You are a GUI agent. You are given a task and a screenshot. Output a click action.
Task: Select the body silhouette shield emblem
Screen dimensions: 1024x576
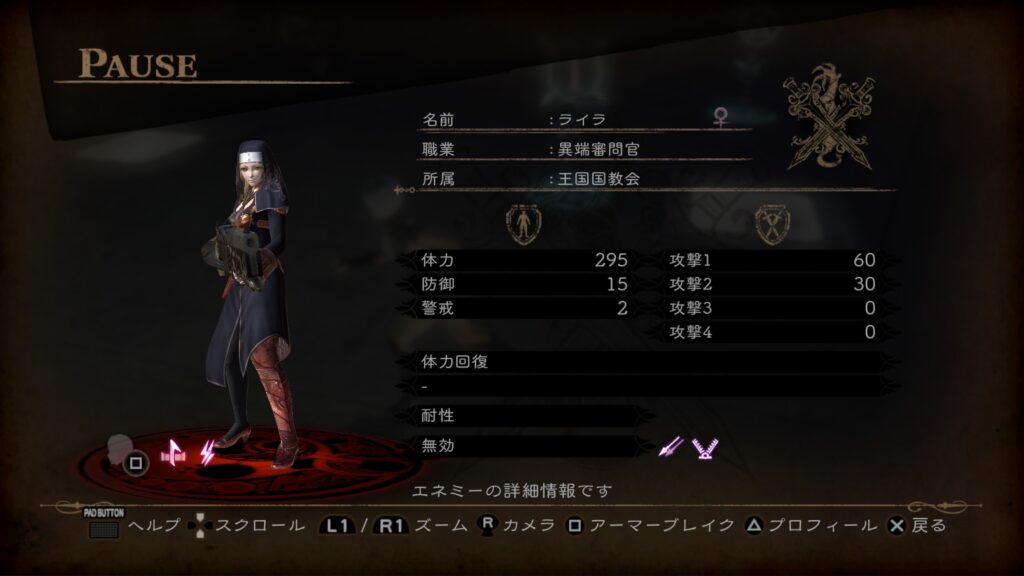coord(521,225)
